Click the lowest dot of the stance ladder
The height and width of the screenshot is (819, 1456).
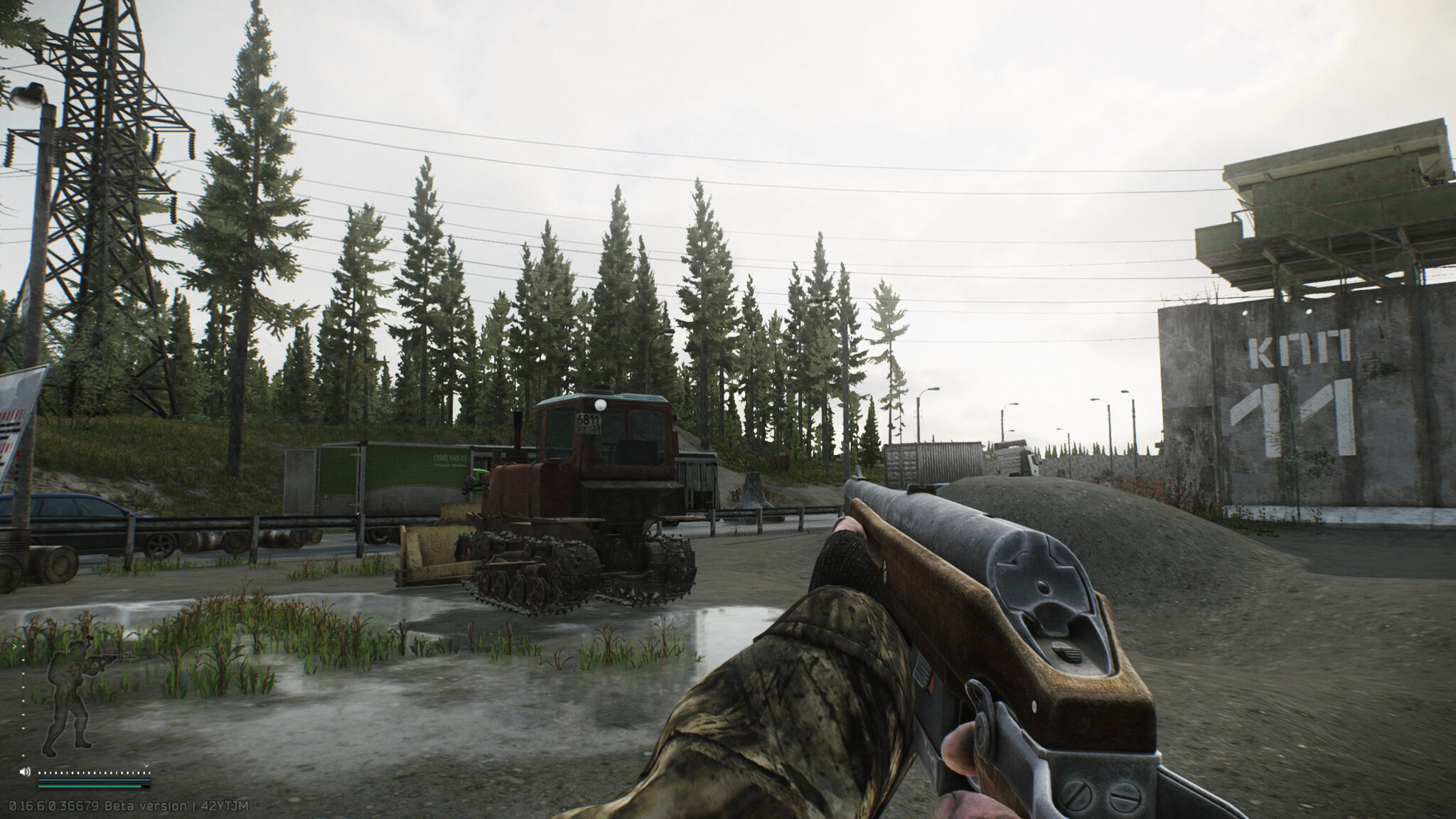pyautogui.click(x=23, y=755)
